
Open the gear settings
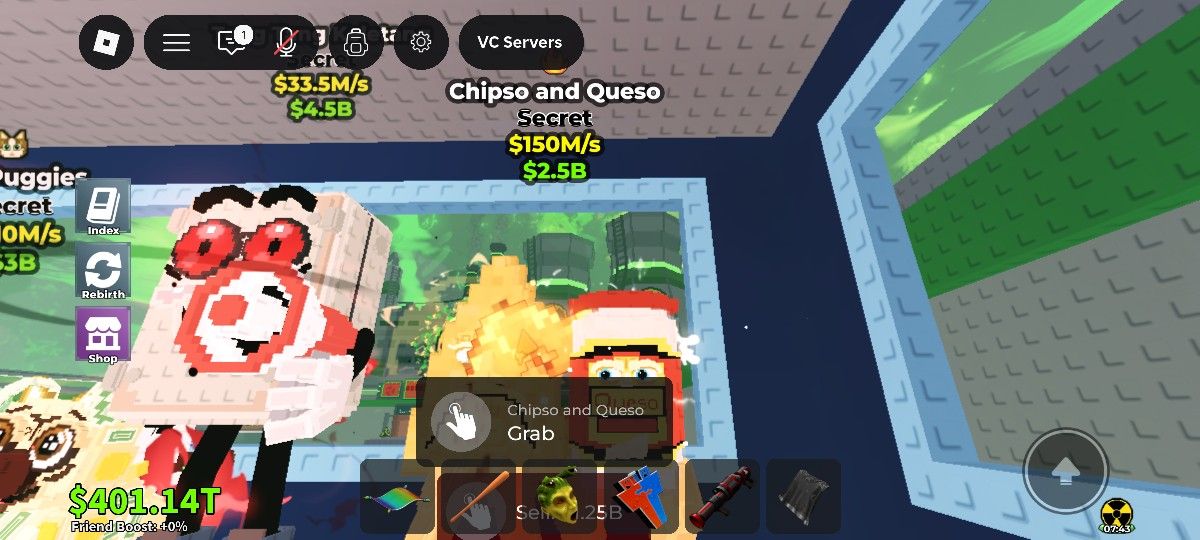click(421, 42)
